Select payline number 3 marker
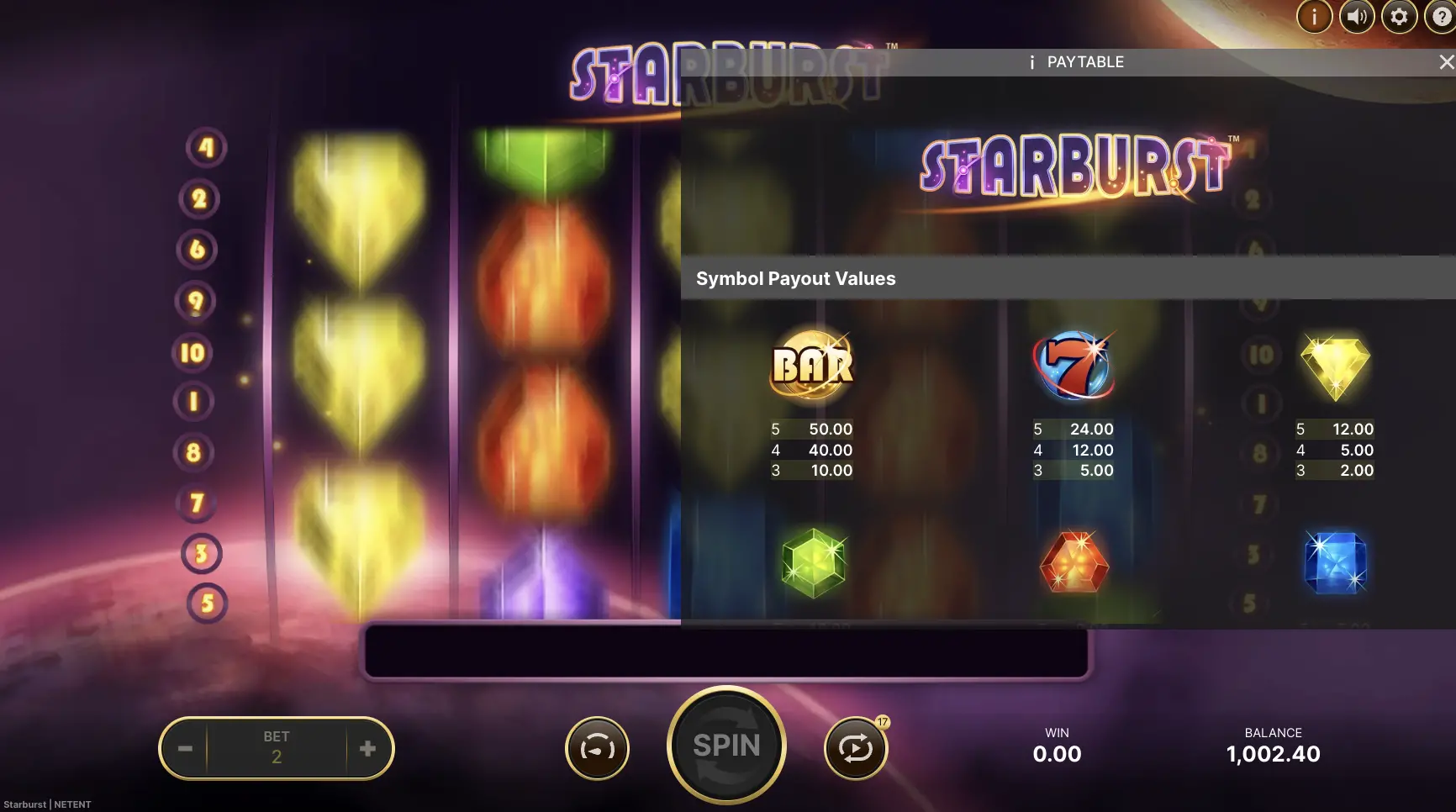The height and width of the screenshot is (812, 1456). [x=199, y=554]
